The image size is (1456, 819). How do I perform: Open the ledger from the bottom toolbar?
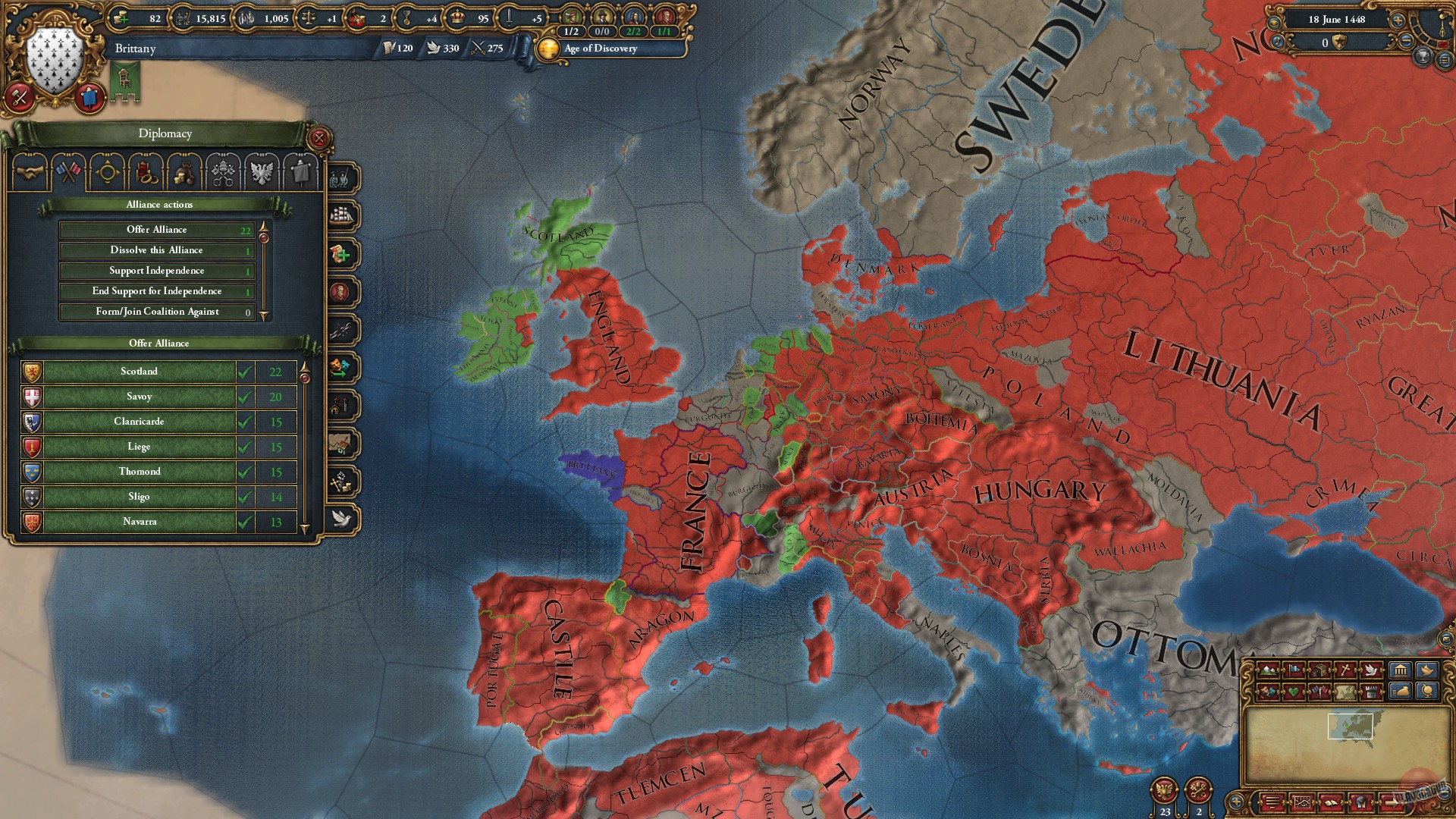click(x=1332, y=801)
